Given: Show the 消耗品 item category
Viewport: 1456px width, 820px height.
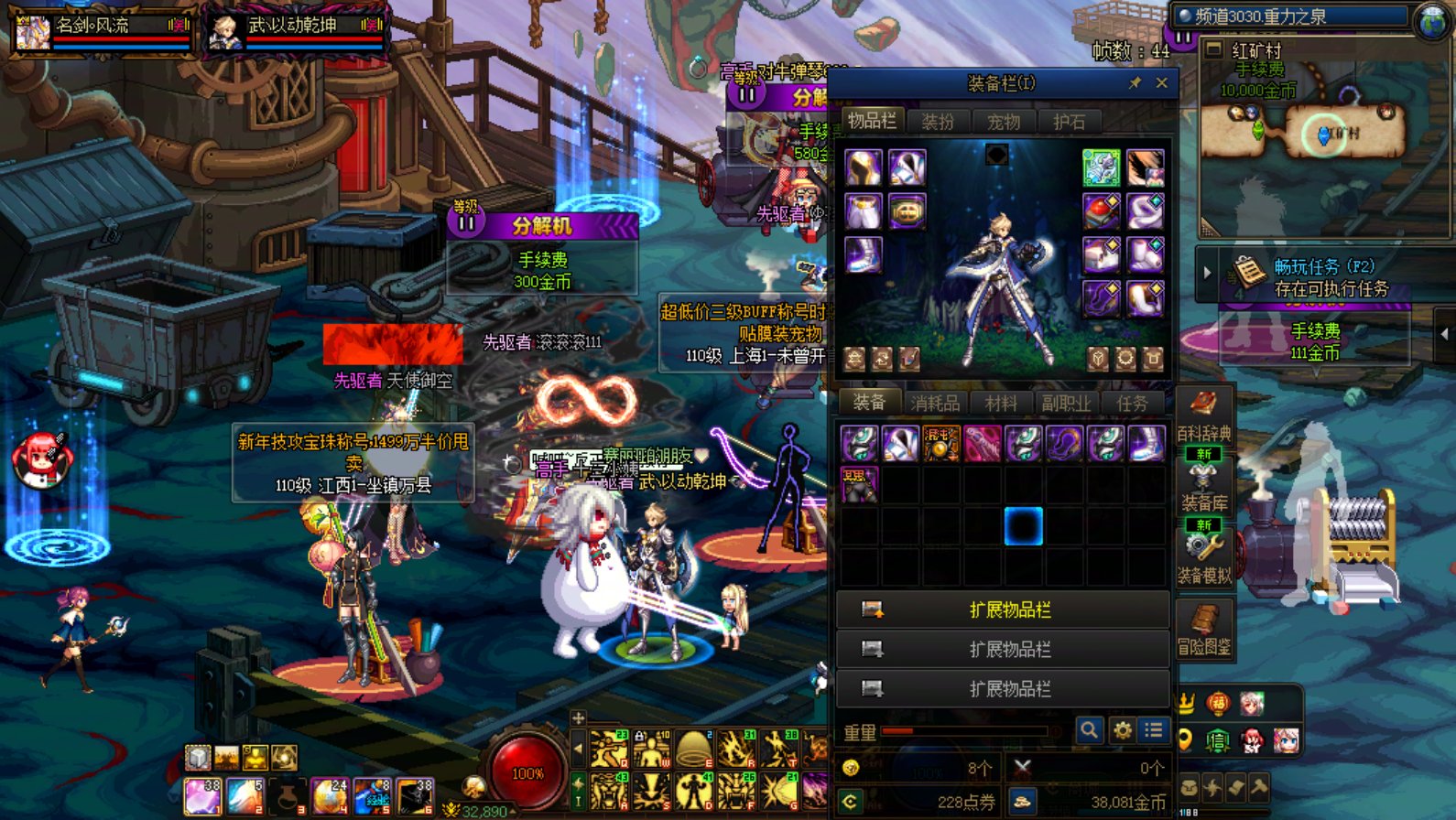Looking at the screenshot, I should (x=935, y=403).
